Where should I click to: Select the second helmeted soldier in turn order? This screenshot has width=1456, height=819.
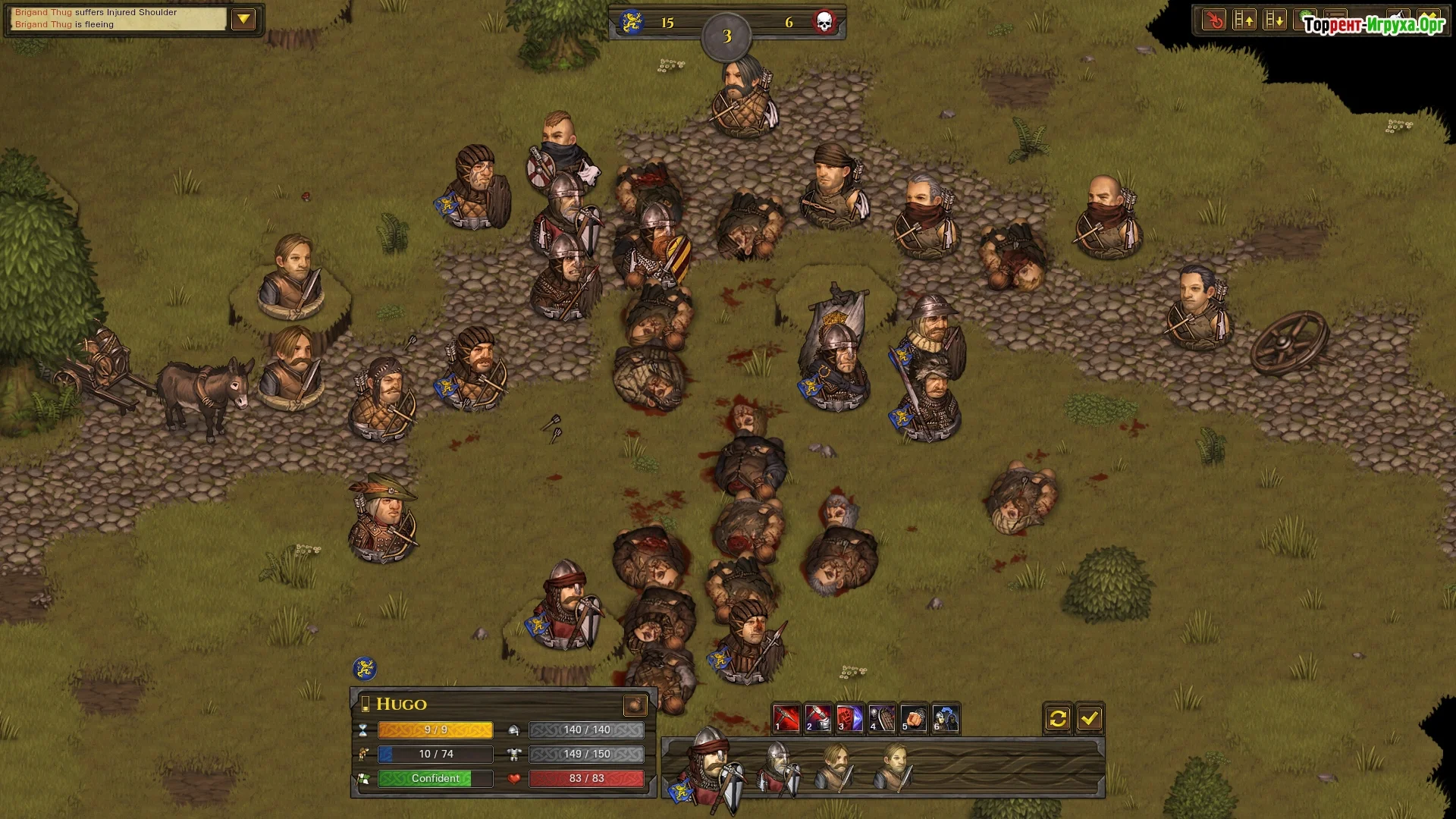click(779, 767)
